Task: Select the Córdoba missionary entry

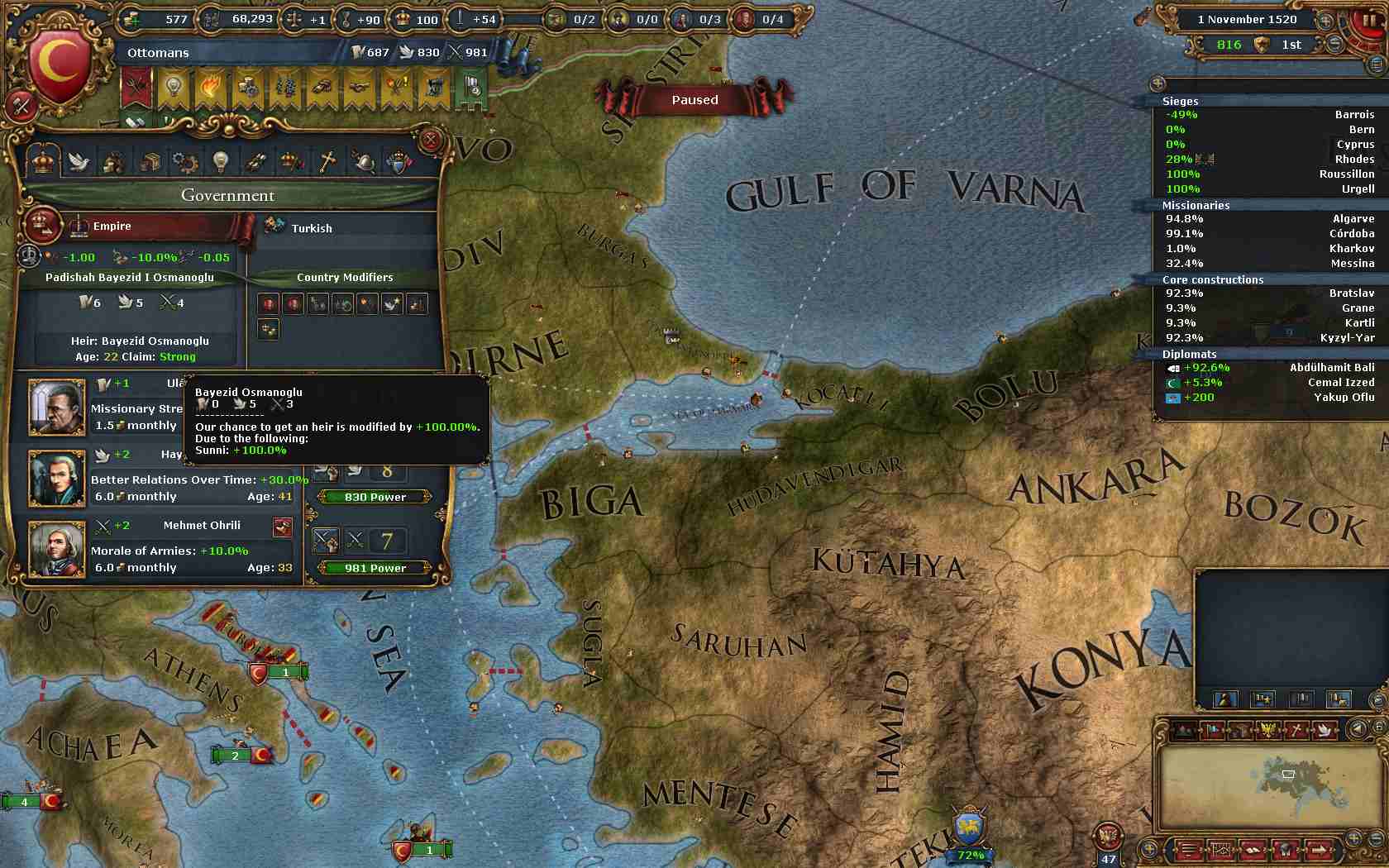Action: [x=1267, y=234]
